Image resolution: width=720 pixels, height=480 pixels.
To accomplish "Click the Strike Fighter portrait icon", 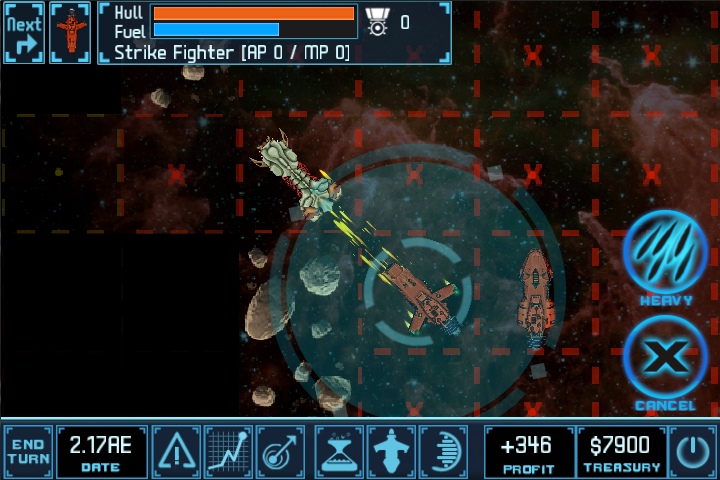I will tap(70, 32).
